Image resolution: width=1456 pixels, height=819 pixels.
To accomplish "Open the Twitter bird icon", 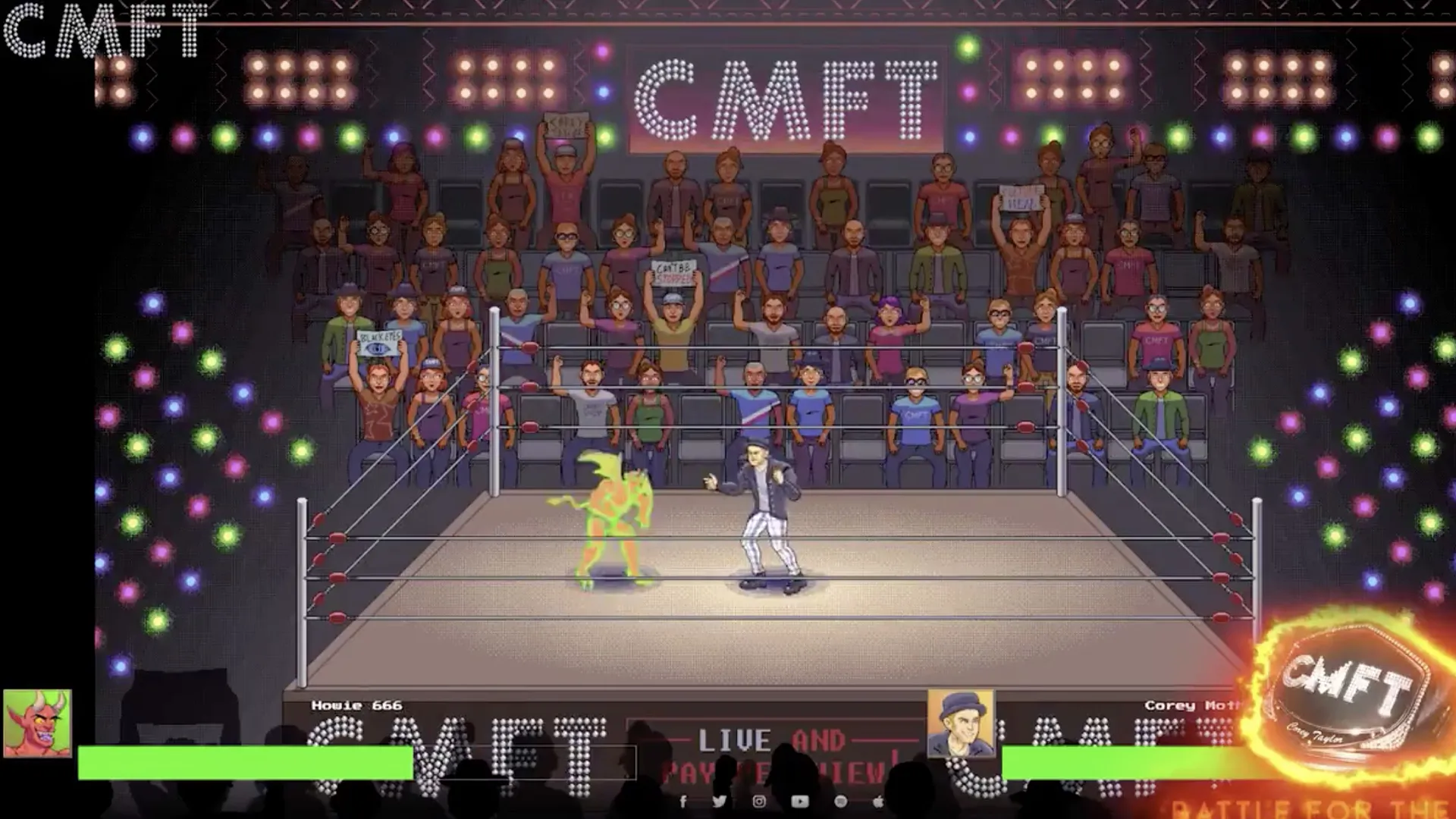I will pos(719,802).
